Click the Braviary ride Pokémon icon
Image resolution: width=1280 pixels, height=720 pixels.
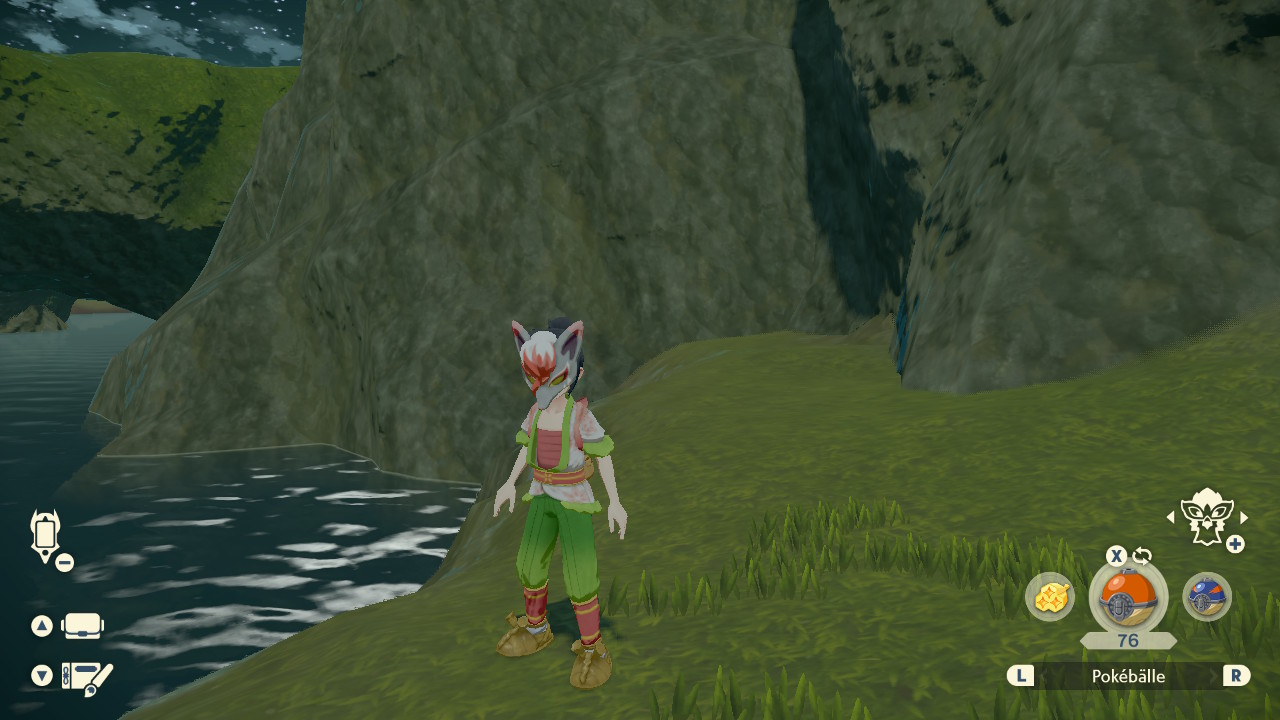point(1206,516)
